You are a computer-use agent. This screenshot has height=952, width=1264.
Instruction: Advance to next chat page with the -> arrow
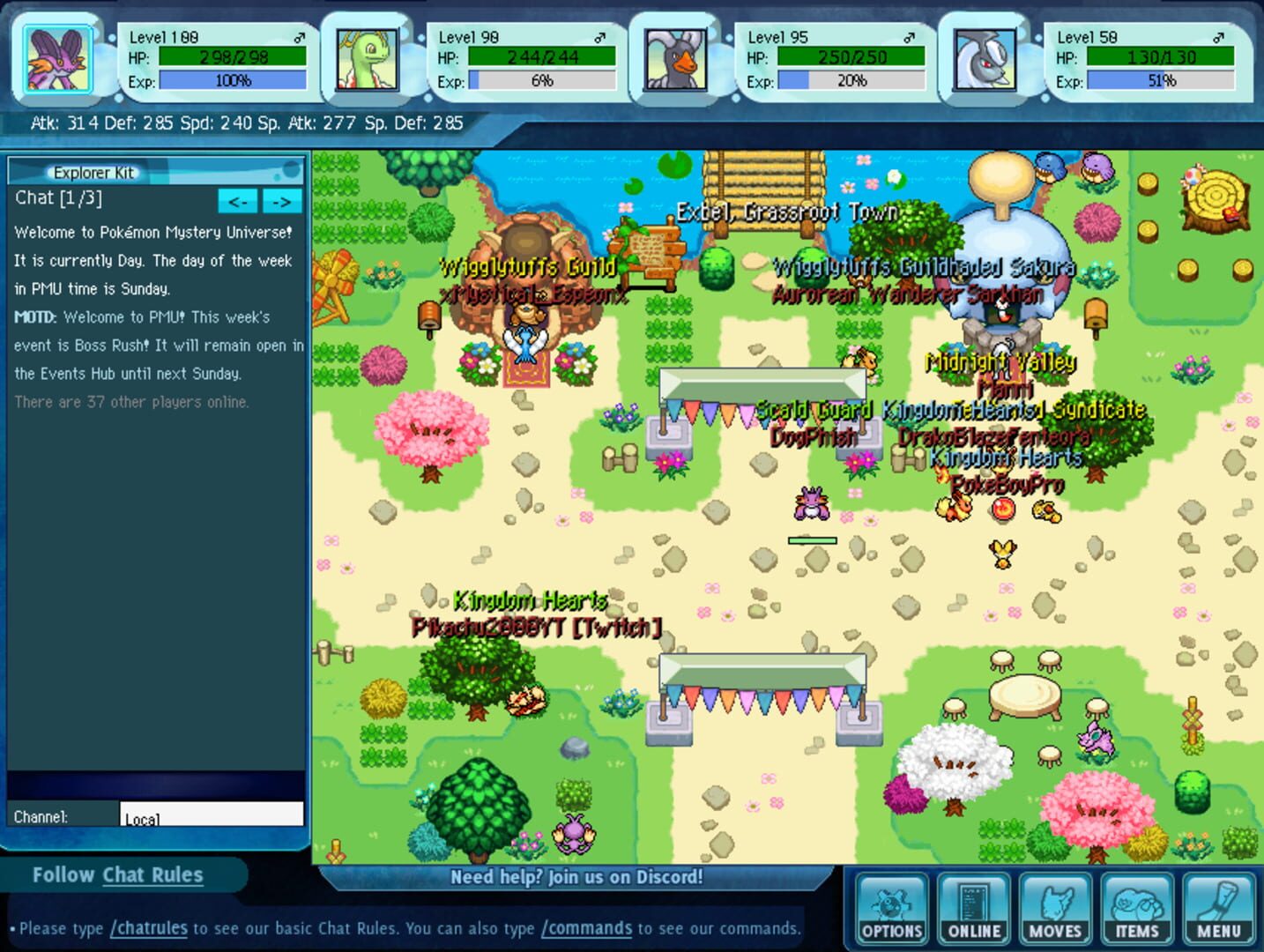pos(283,201)
